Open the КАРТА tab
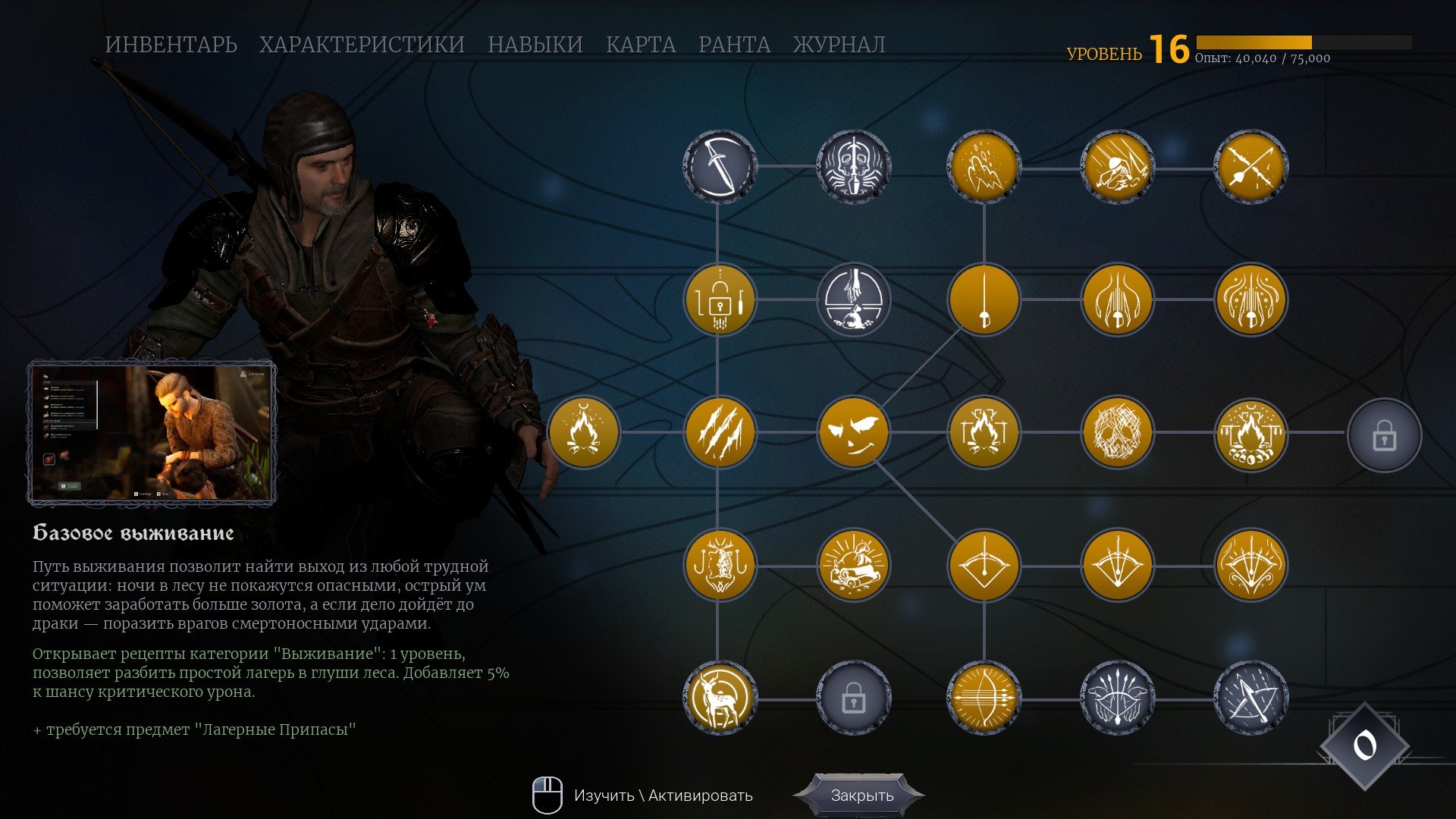The image size is (1456, 819). pyautogui.click(x=640, y=45)
